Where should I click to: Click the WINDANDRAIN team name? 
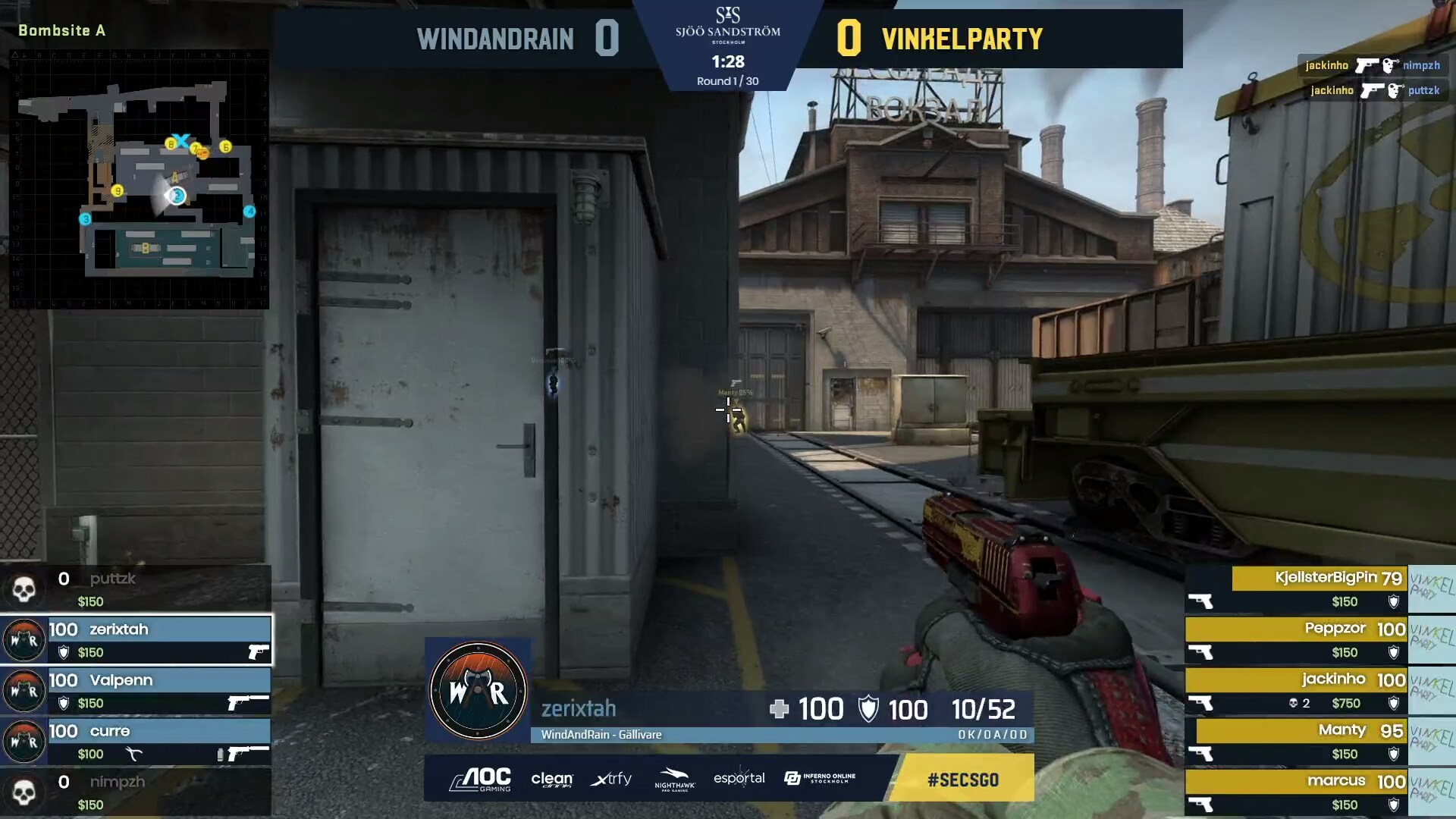(x=495, y=39)
